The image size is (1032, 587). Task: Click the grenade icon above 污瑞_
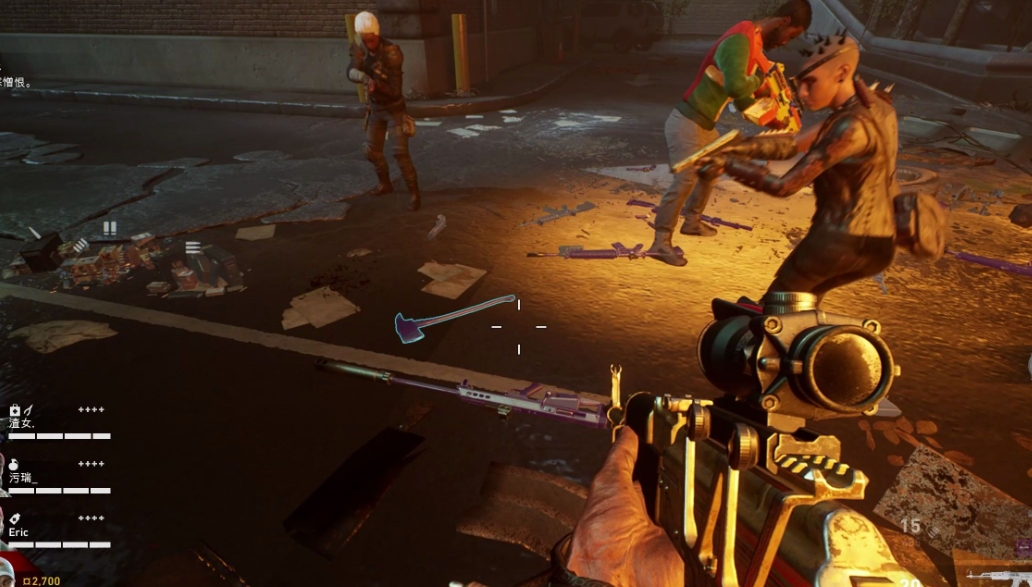tap(14, 464)
